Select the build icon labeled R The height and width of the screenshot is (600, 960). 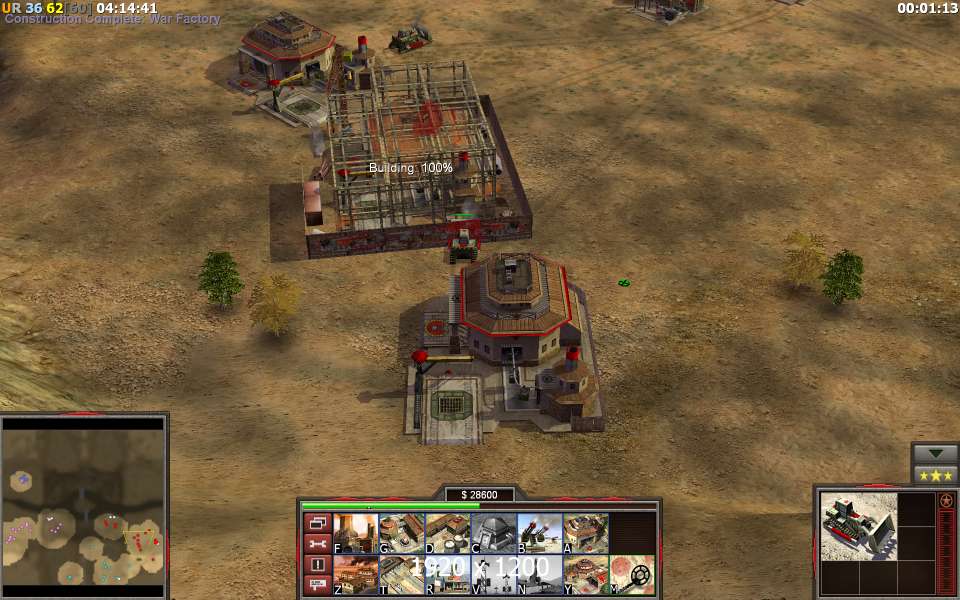[447, 575]
